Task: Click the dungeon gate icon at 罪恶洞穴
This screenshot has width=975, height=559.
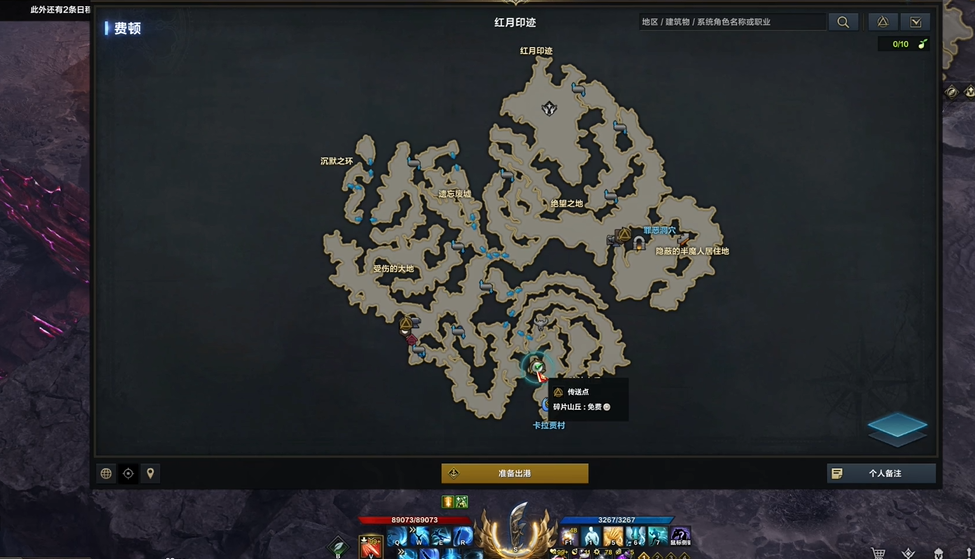Action: click(639, 242)
